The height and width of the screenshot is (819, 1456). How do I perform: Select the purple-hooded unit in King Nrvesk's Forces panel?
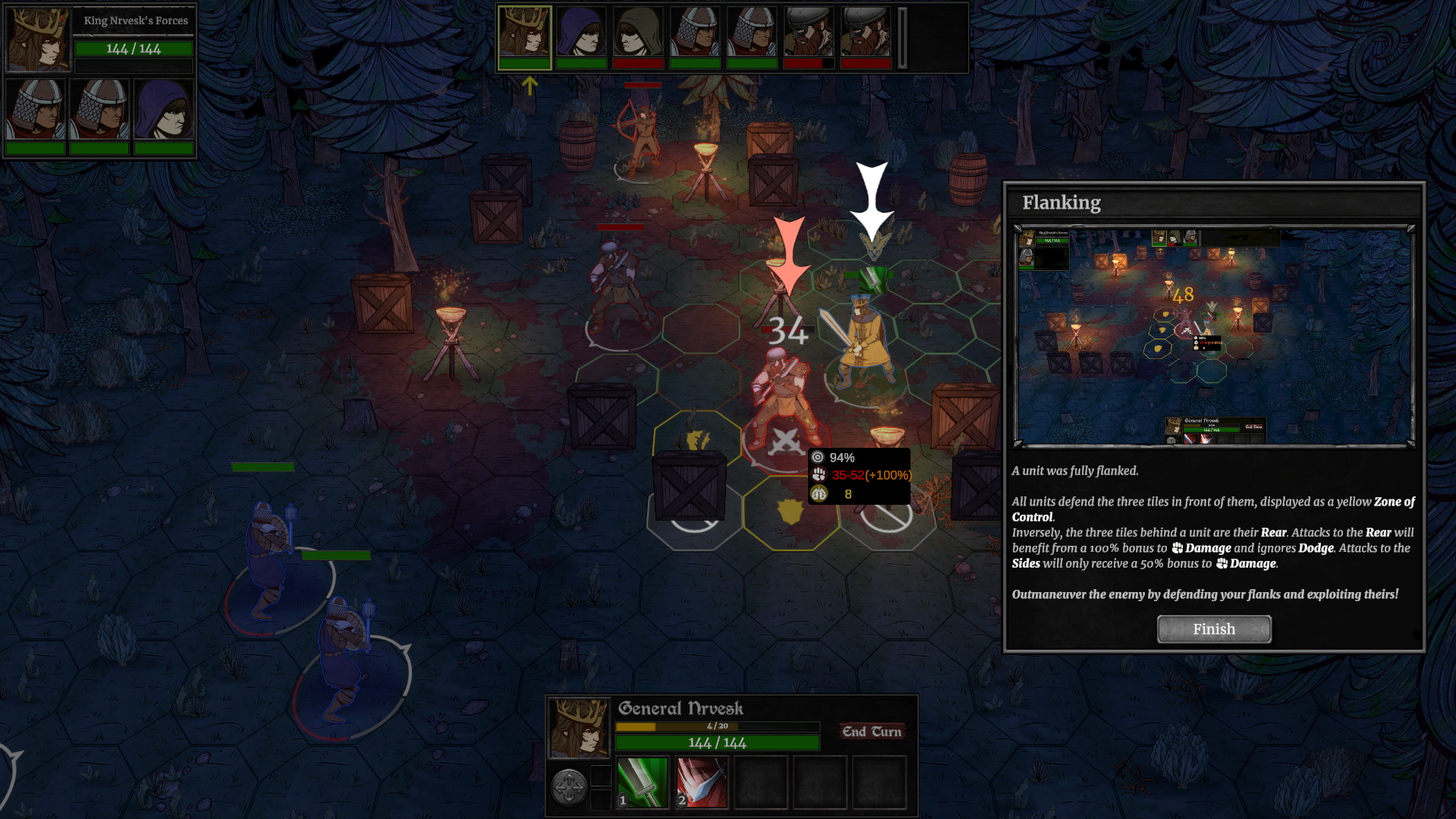[x=164, y=110]
